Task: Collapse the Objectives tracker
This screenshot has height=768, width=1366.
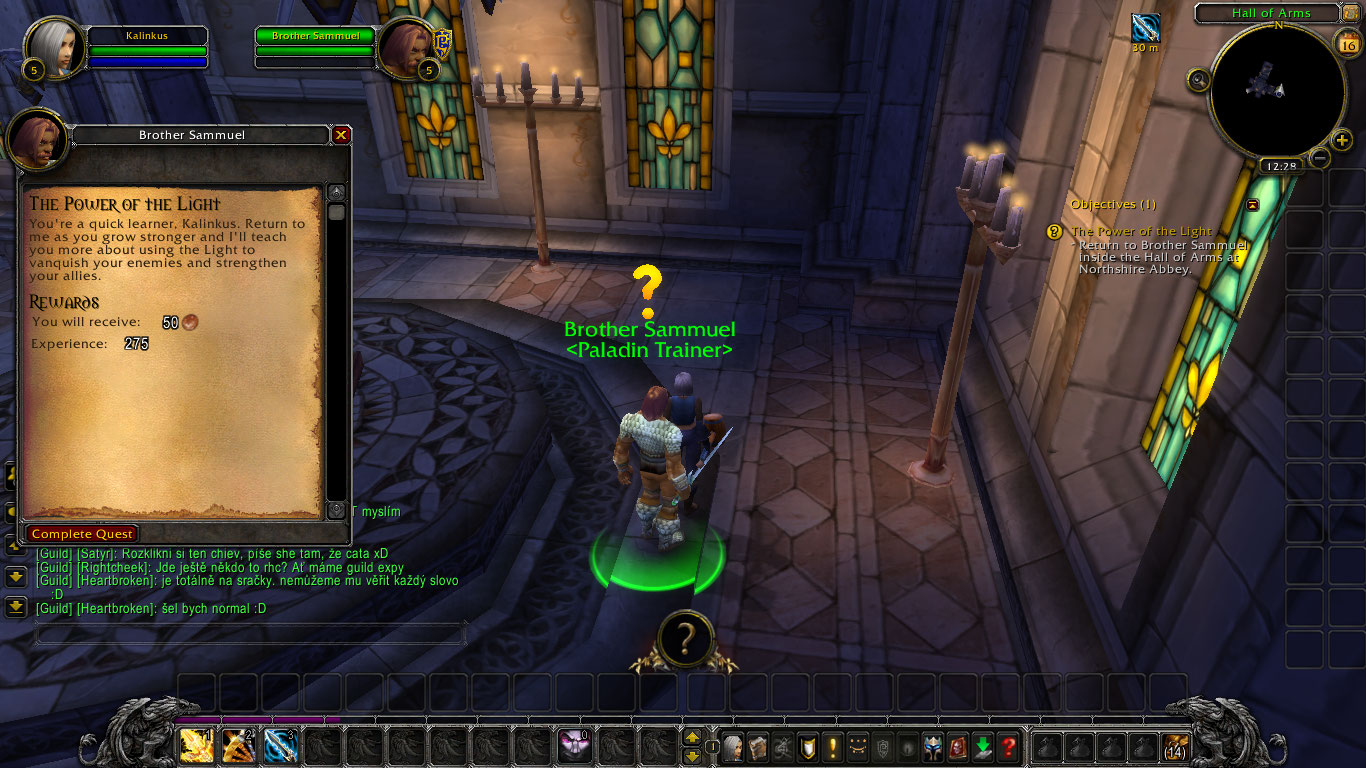Action: (x=1251, y=204)
